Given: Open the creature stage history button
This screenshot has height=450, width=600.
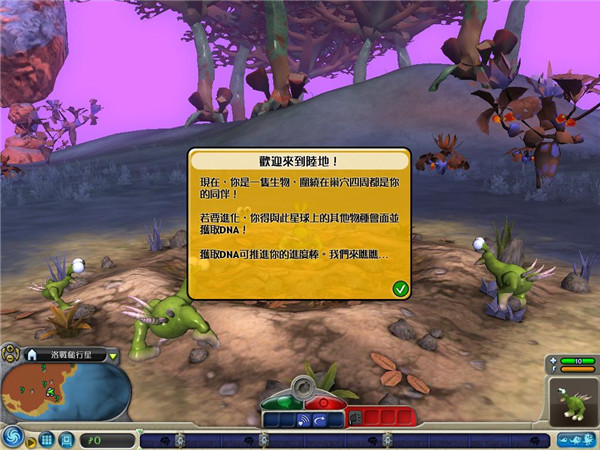Looking at the screenshot, I should coord(575,439).
